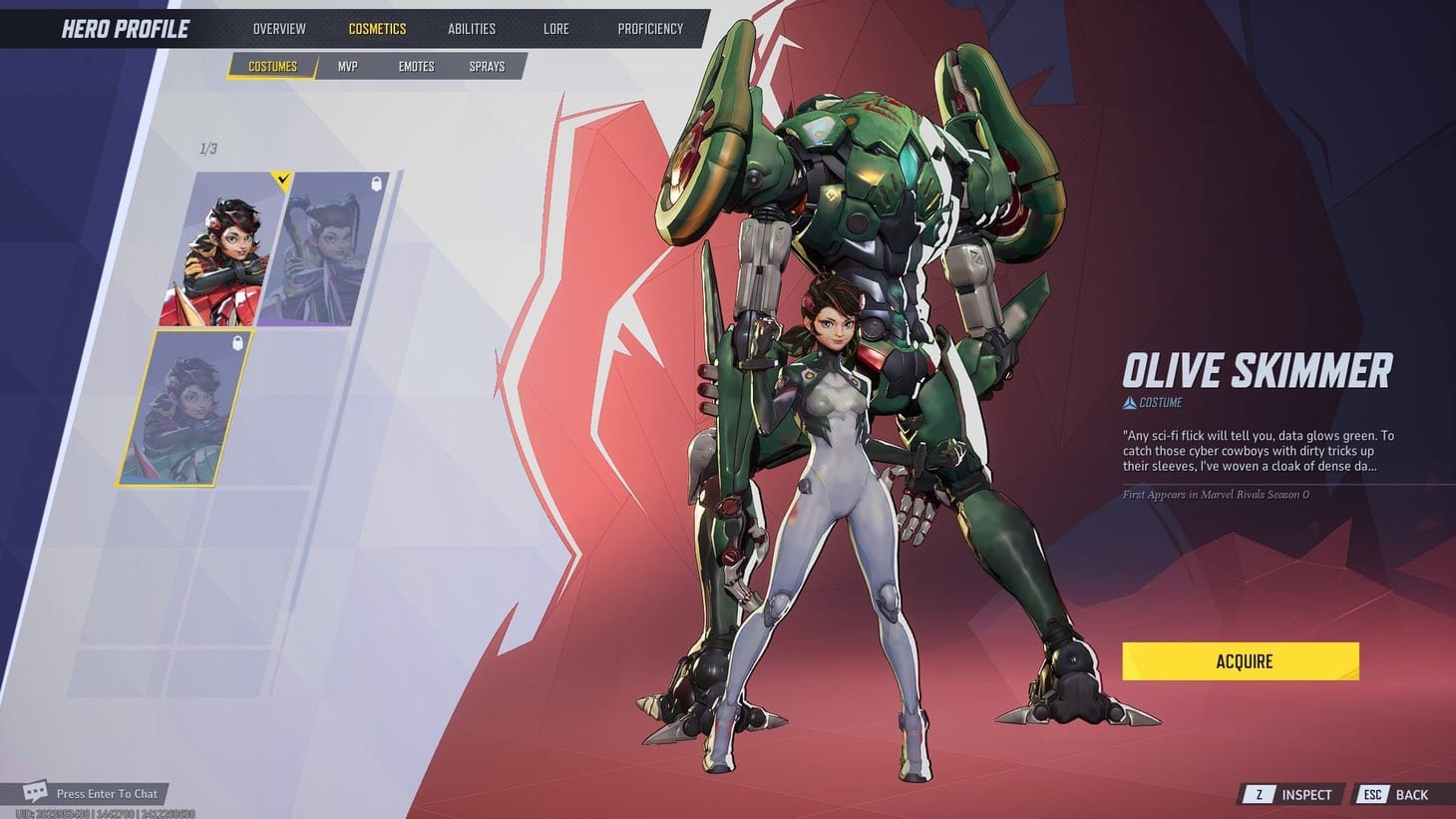Image resolution: width=1456 pixels, height=819 pixels.
Task: Click the Press Enter To Chat bar
Action: [108, 793]
